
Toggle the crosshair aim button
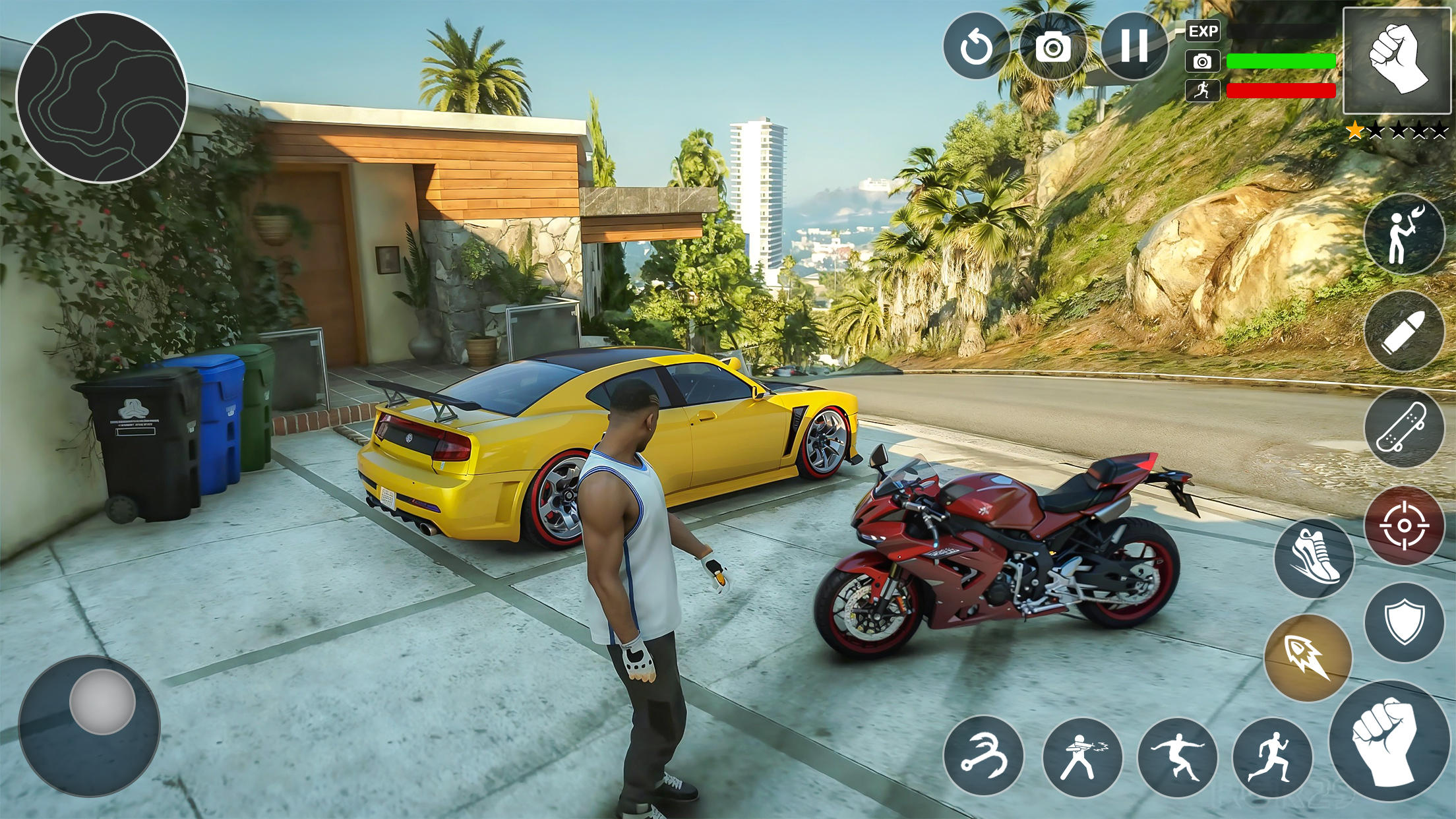tap(1404, 526)
